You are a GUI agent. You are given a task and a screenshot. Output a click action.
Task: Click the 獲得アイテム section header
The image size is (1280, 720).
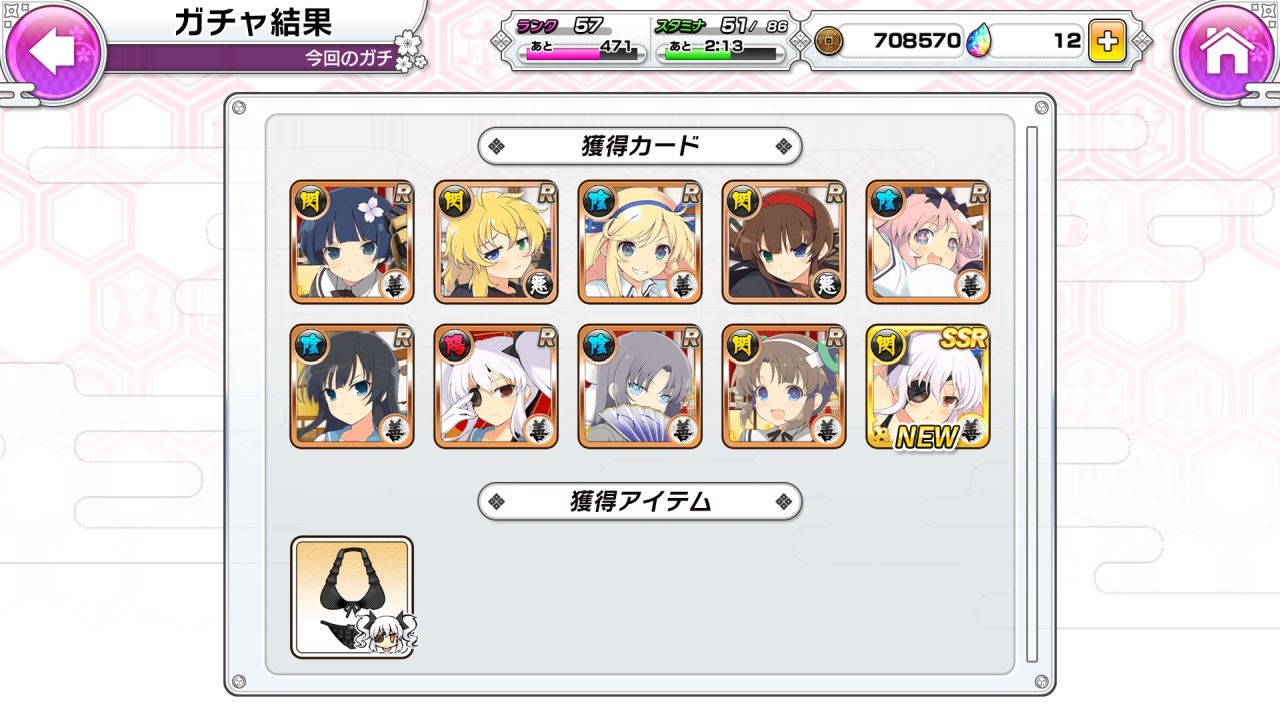[x=638, y=503]
